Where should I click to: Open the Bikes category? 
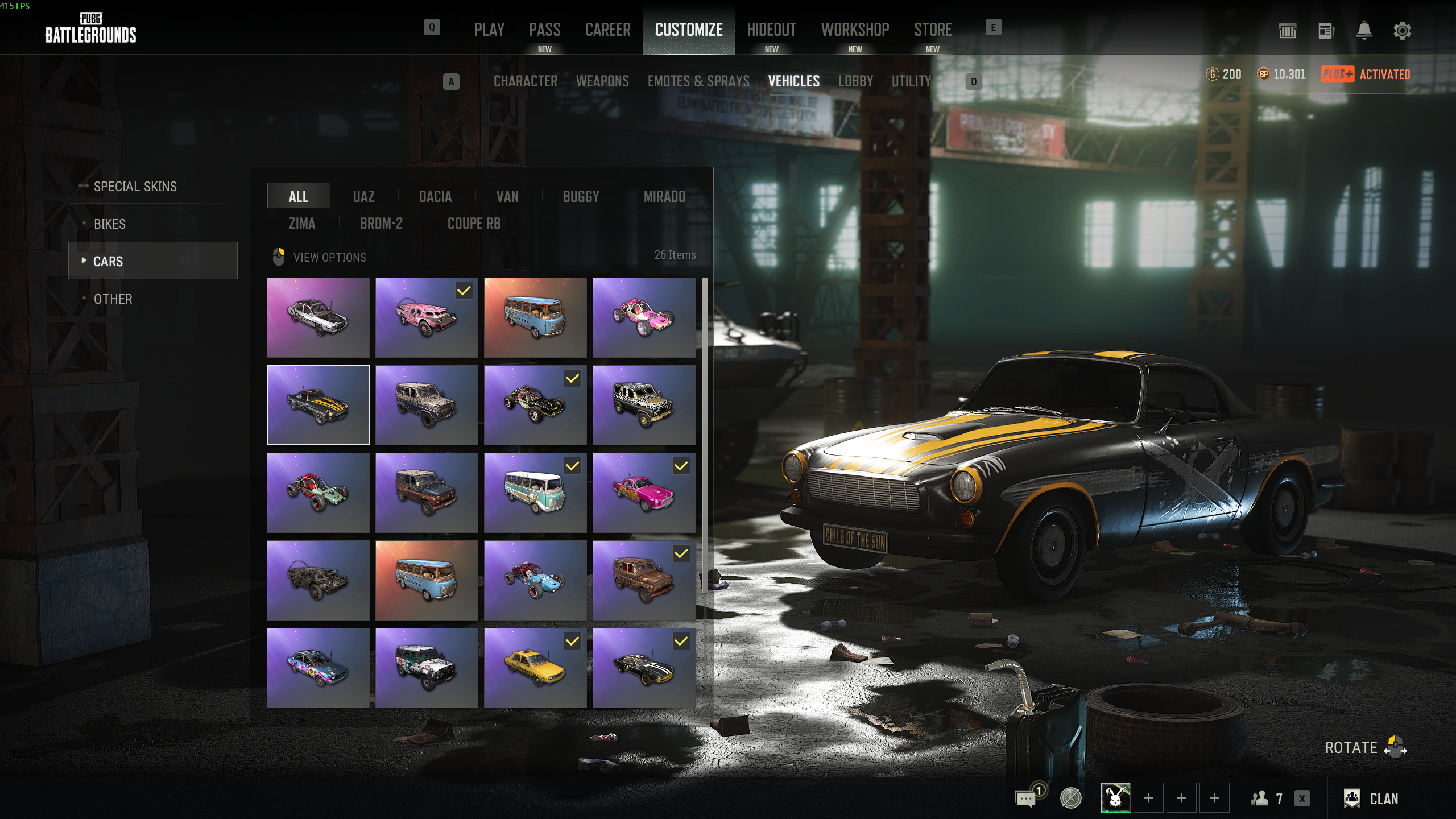(x=110, y=224)
